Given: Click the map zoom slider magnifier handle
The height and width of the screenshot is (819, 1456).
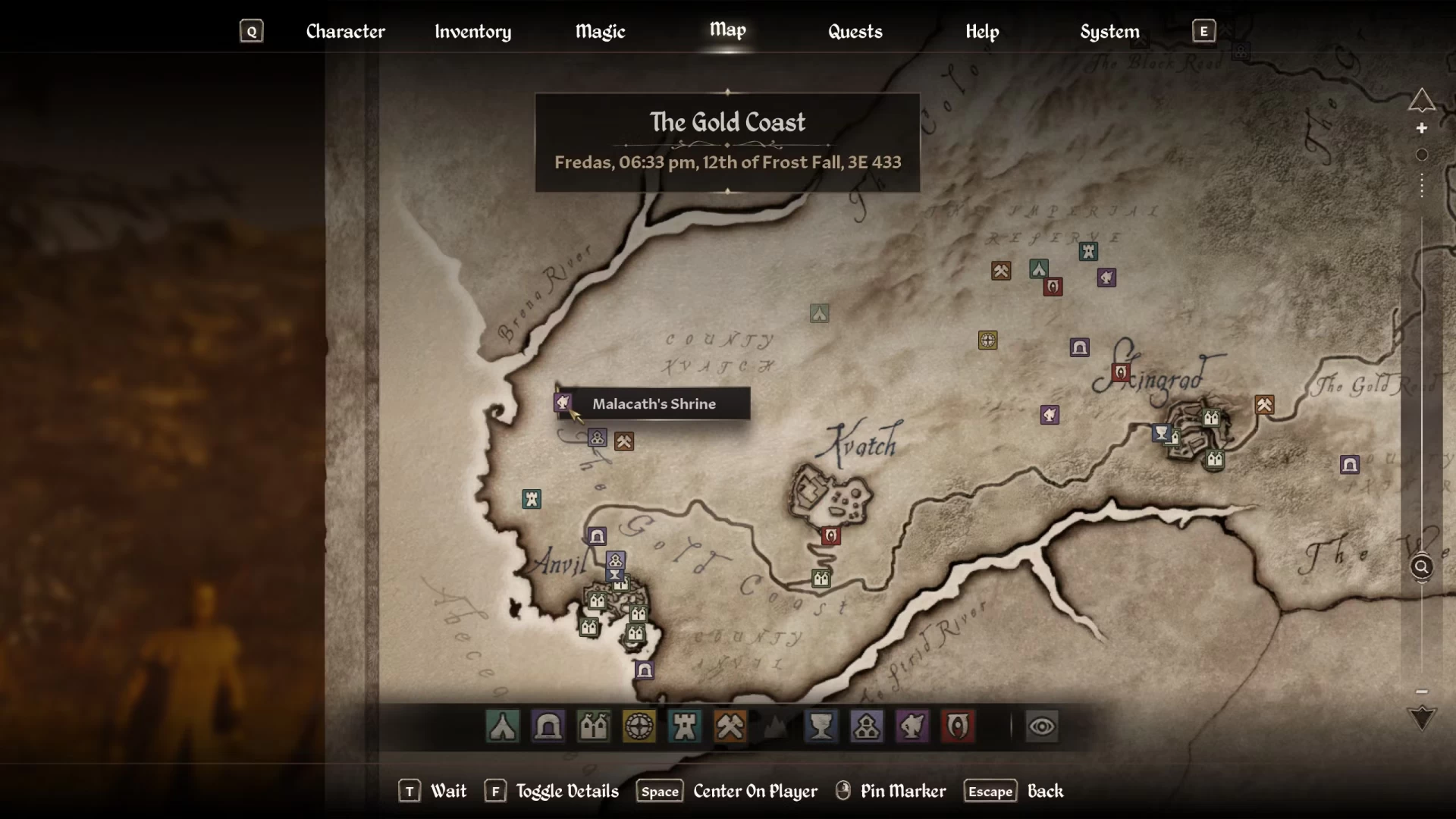Looking at the screenshot, I should [1422, 566].
